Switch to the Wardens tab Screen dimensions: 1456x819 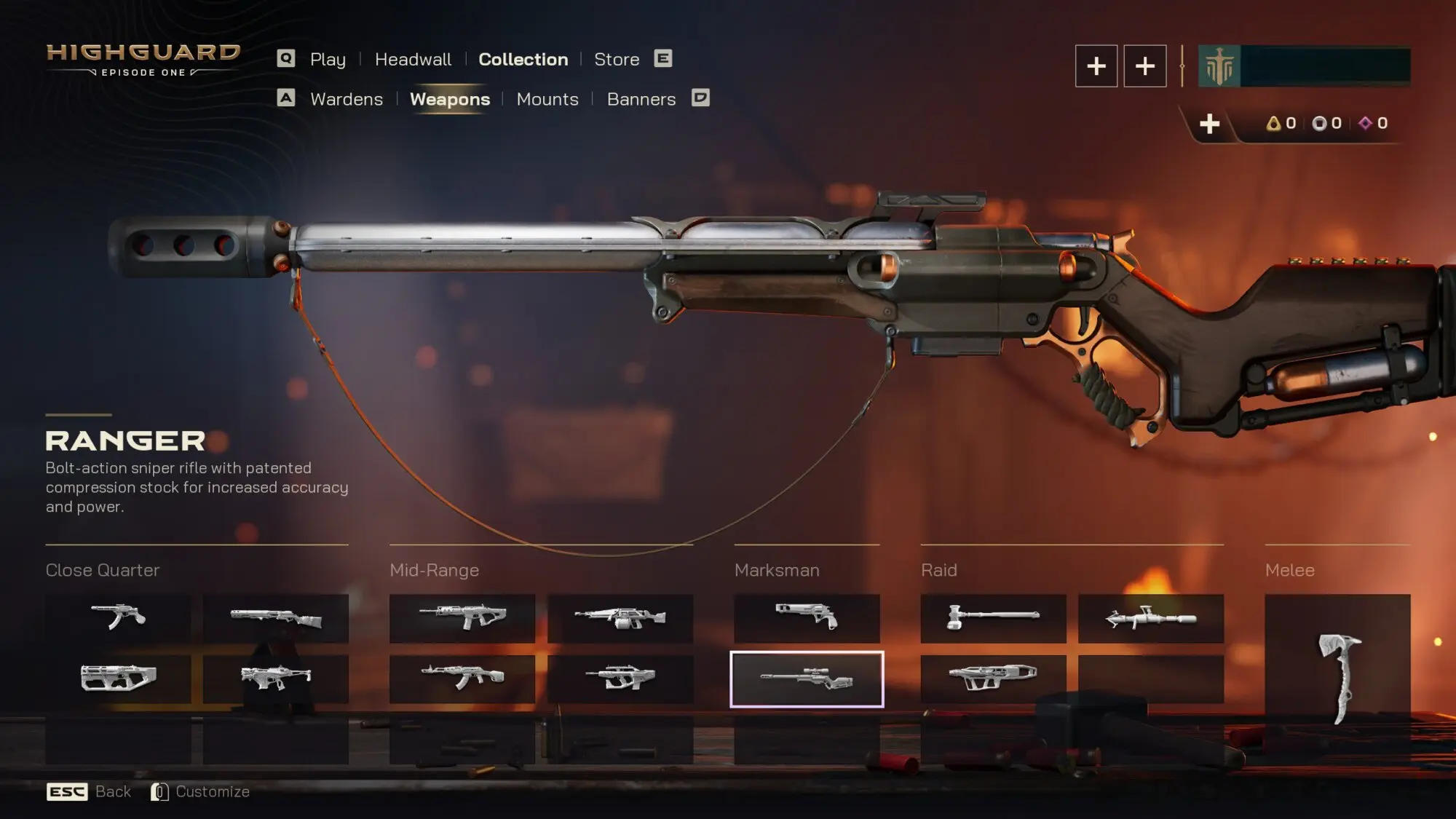346,100
